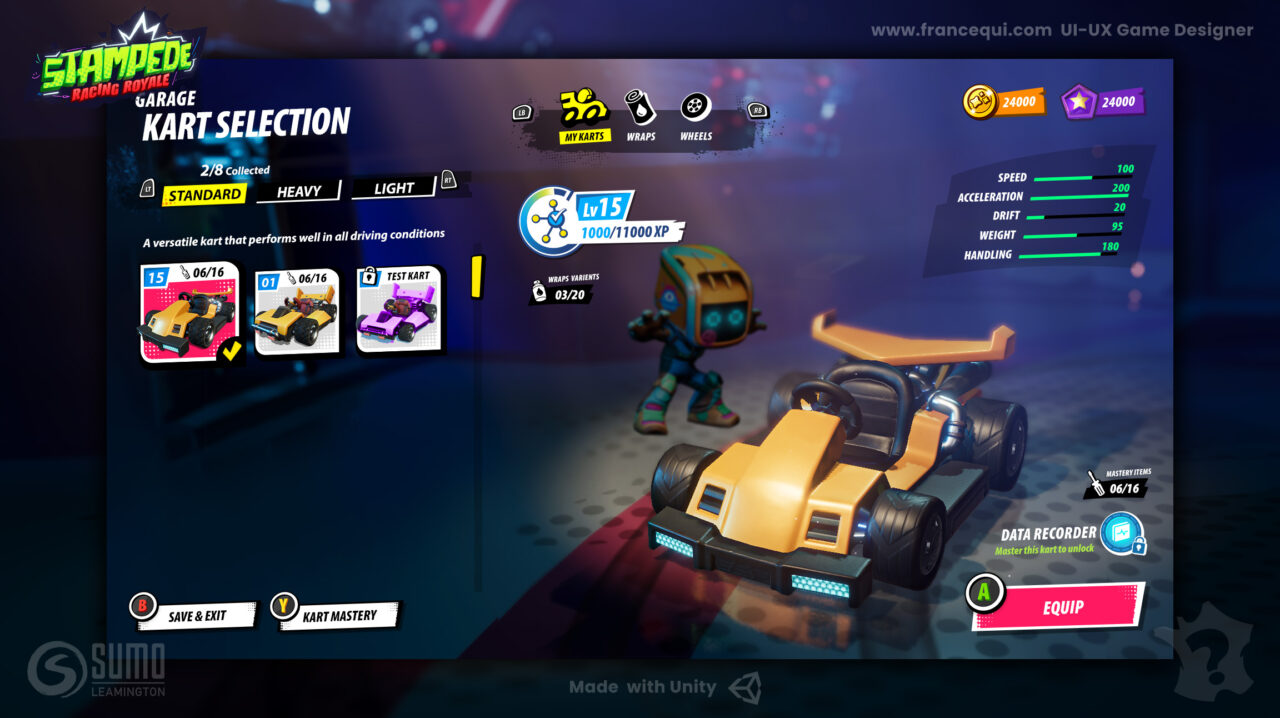Viewport: 1280px width, 718px height.
Task: Select the Standard kart class
Action: coord(205,195)
